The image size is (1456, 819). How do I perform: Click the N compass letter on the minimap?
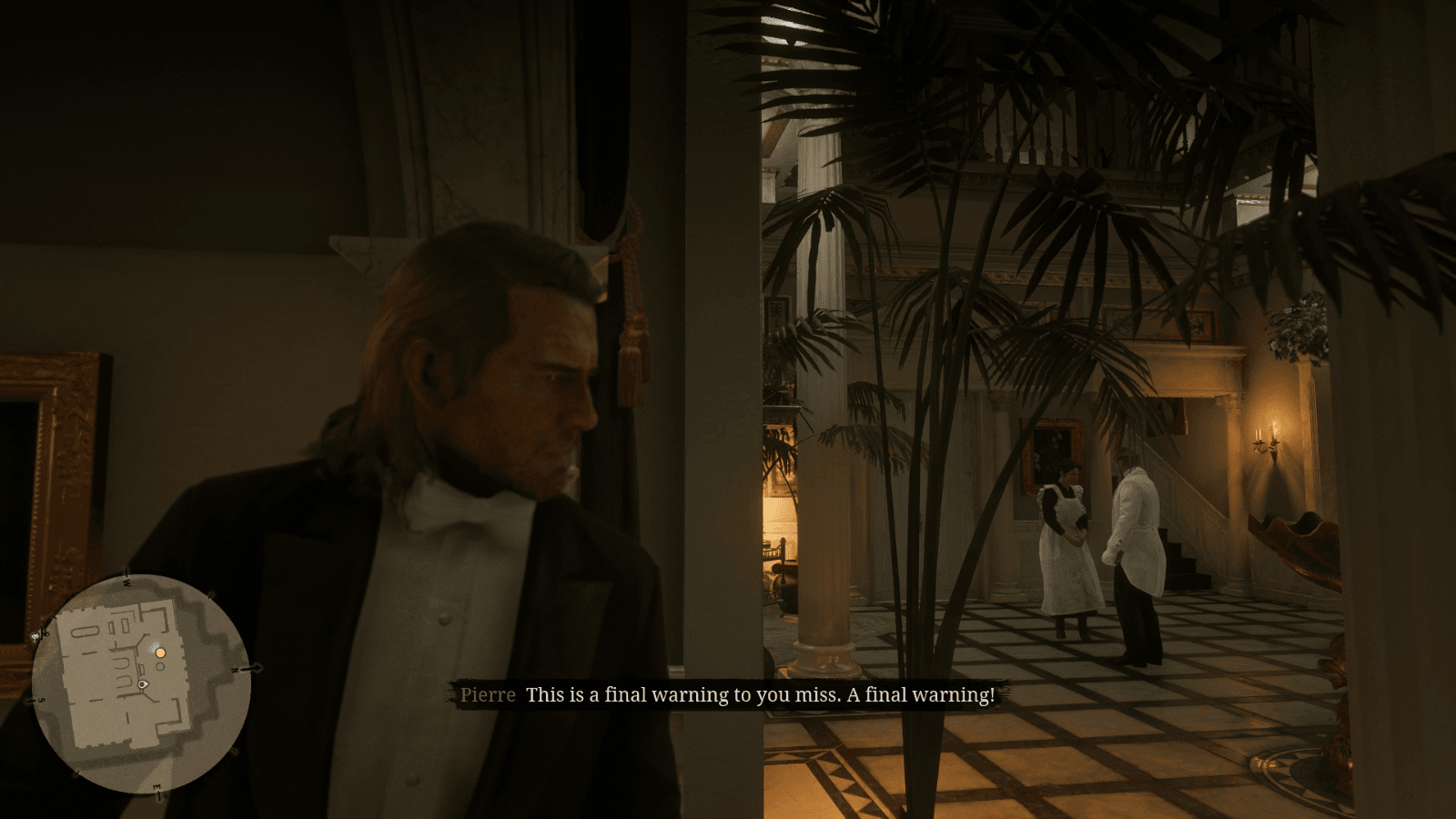pyautogui.click(x=234, y=670)
